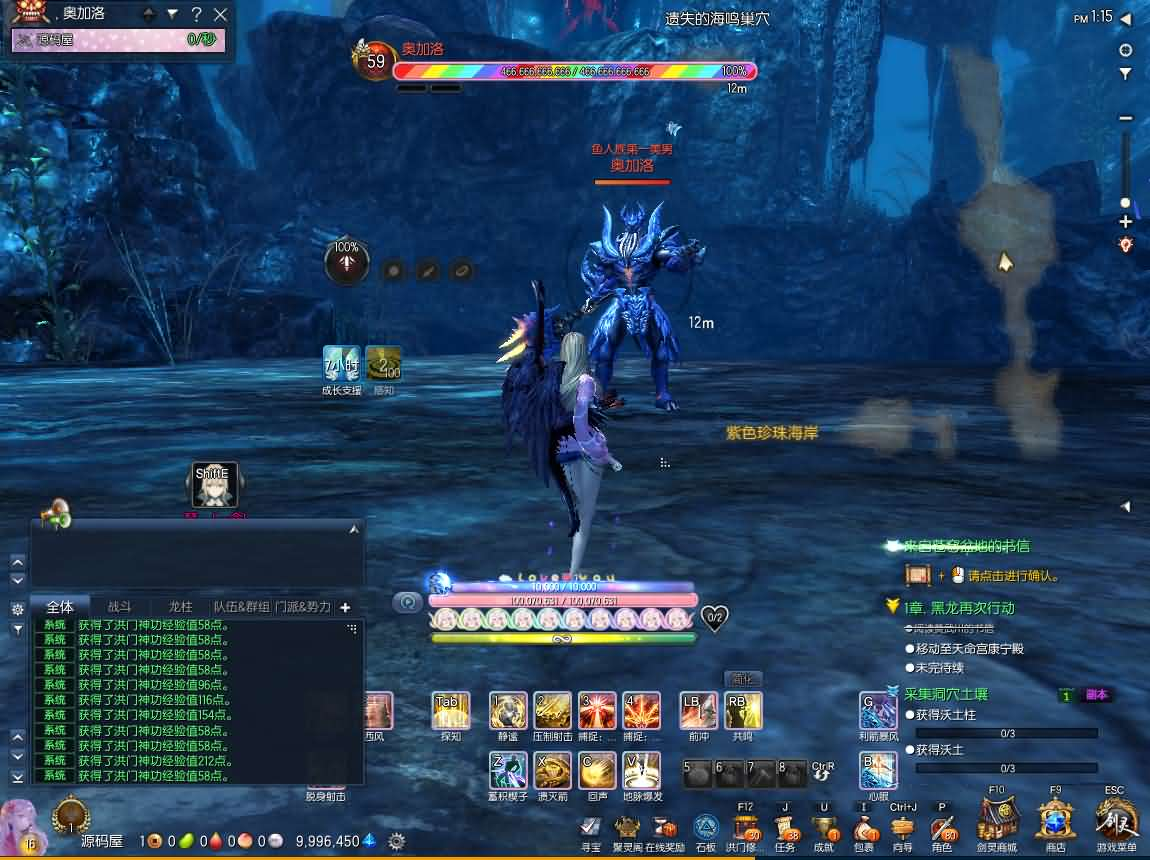Use the 压制射击 skill
1150x860 pixels.
[x=552, y=710]
